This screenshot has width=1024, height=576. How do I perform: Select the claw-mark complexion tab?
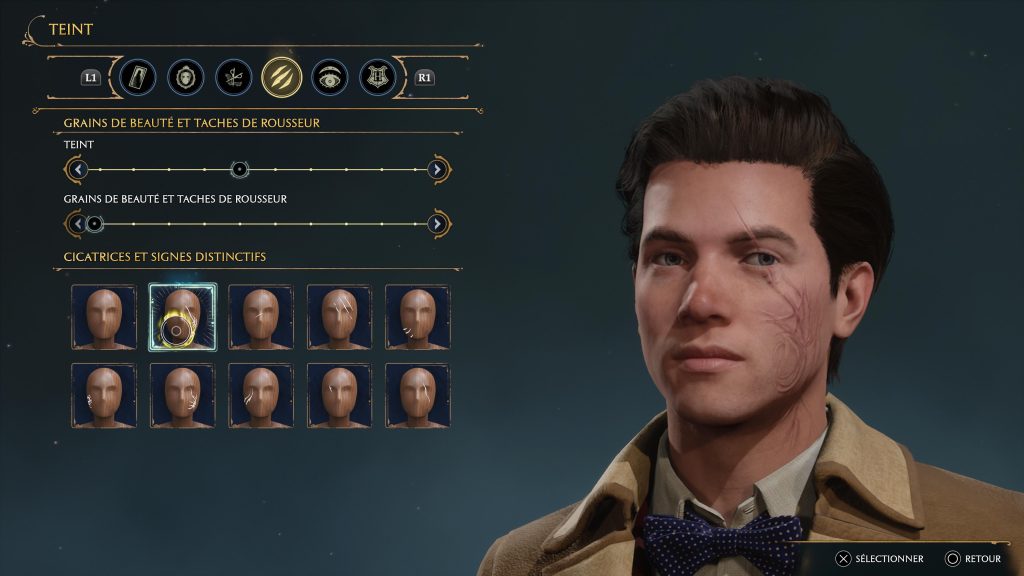click(282, 77)
